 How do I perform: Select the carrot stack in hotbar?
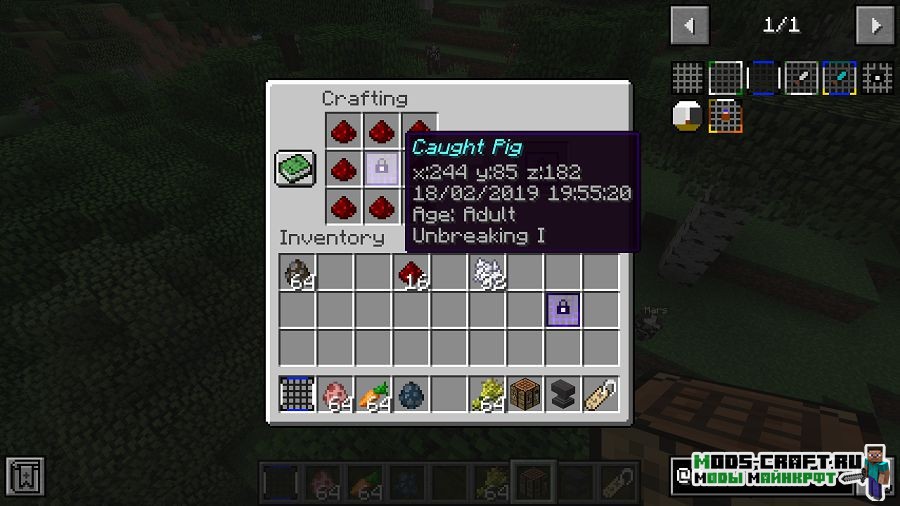coord(373,394)
